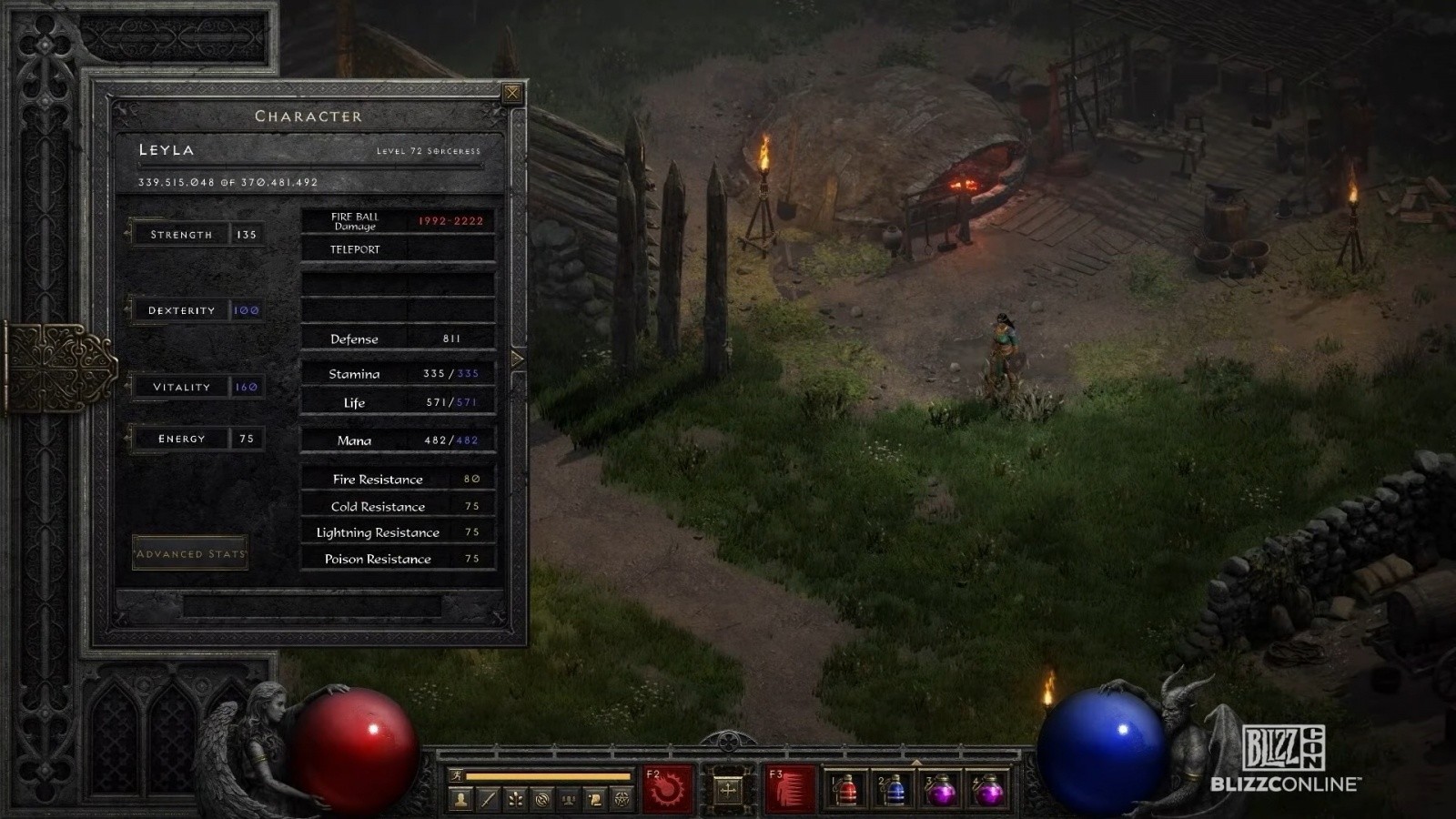Select the Fire Ball left skill
The image size is (1456, 819).
[x=667, y=788]
